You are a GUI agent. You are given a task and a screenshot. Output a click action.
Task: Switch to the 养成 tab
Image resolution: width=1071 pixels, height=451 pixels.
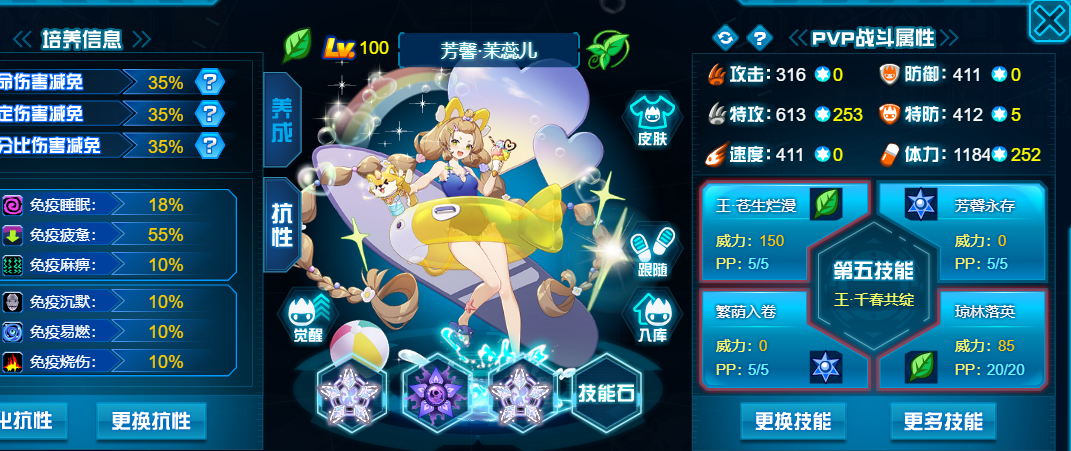[x=282, y=119]
